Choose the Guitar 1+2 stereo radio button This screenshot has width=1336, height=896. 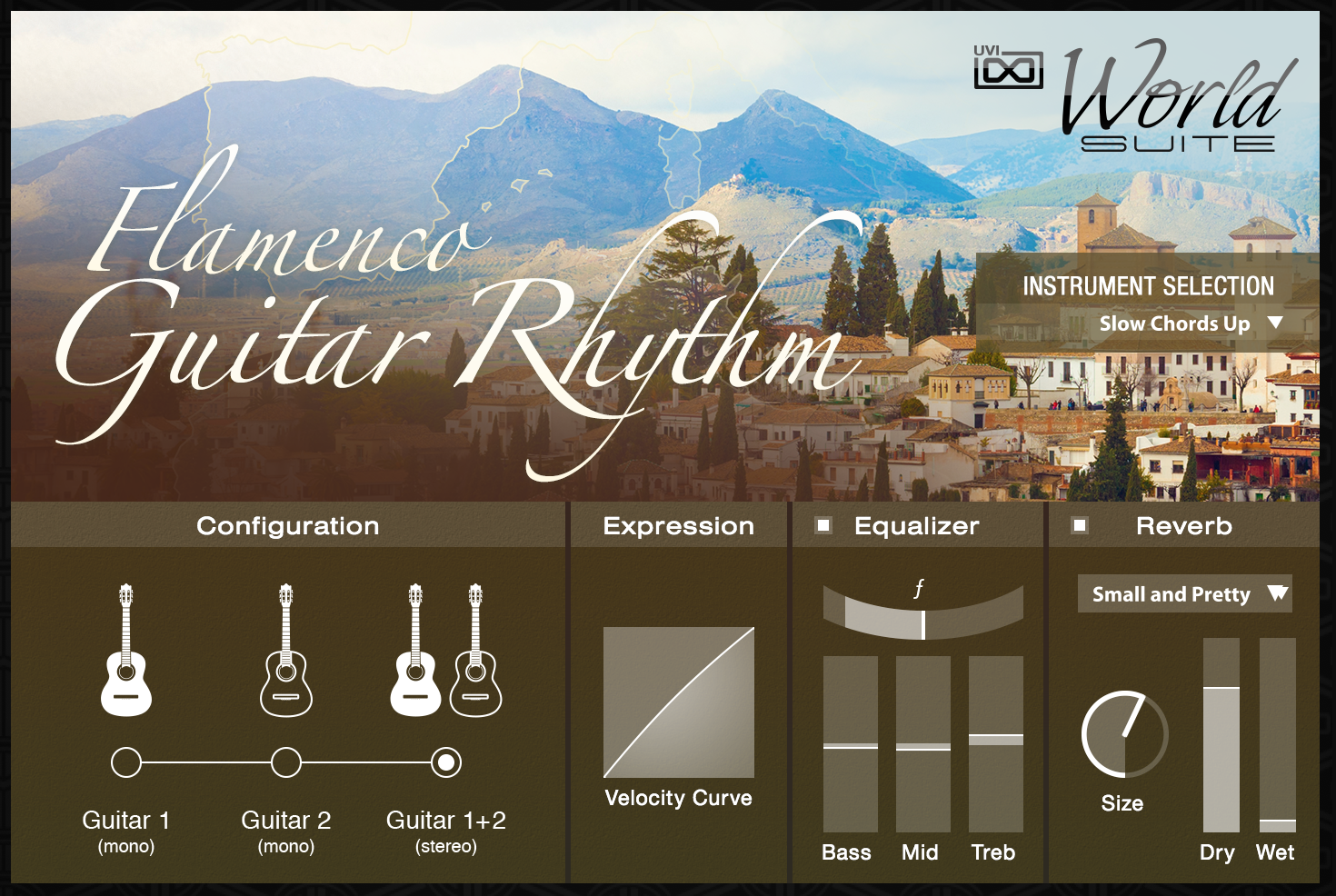[x=445, y=762]
